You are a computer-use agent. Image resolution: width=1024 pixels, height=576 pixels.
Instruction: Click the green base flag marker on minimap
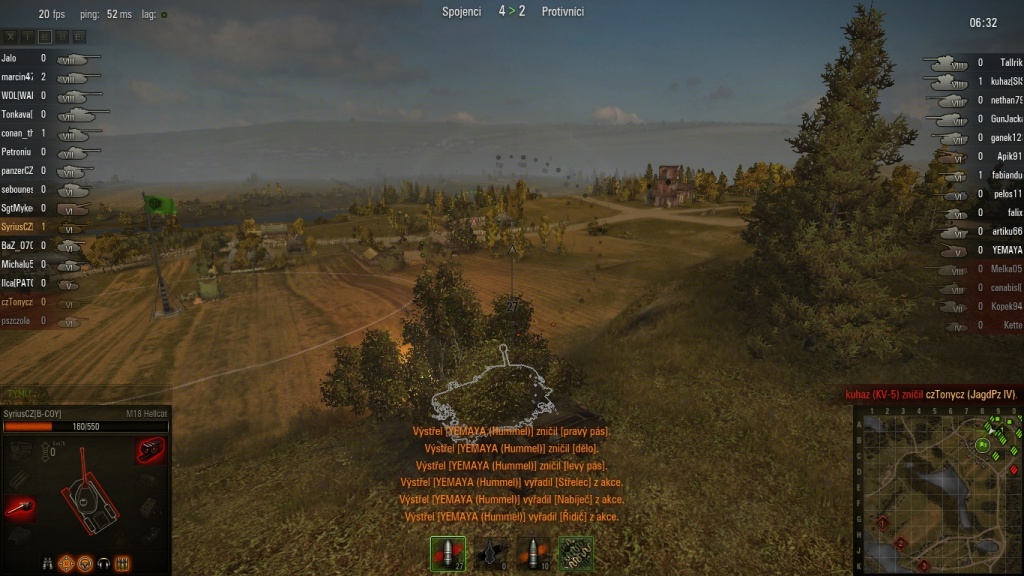983,445
